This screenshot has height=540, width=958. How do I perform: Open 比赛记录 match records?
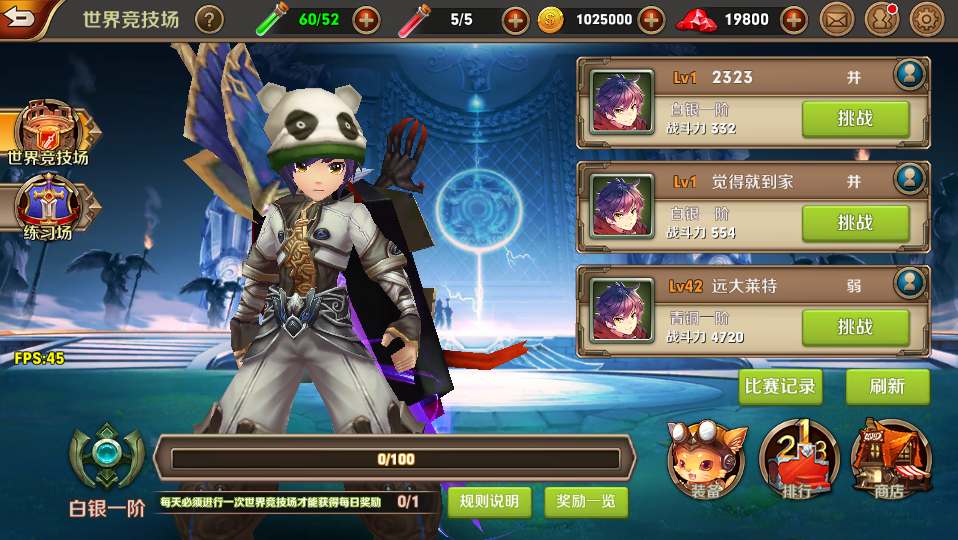780,387
